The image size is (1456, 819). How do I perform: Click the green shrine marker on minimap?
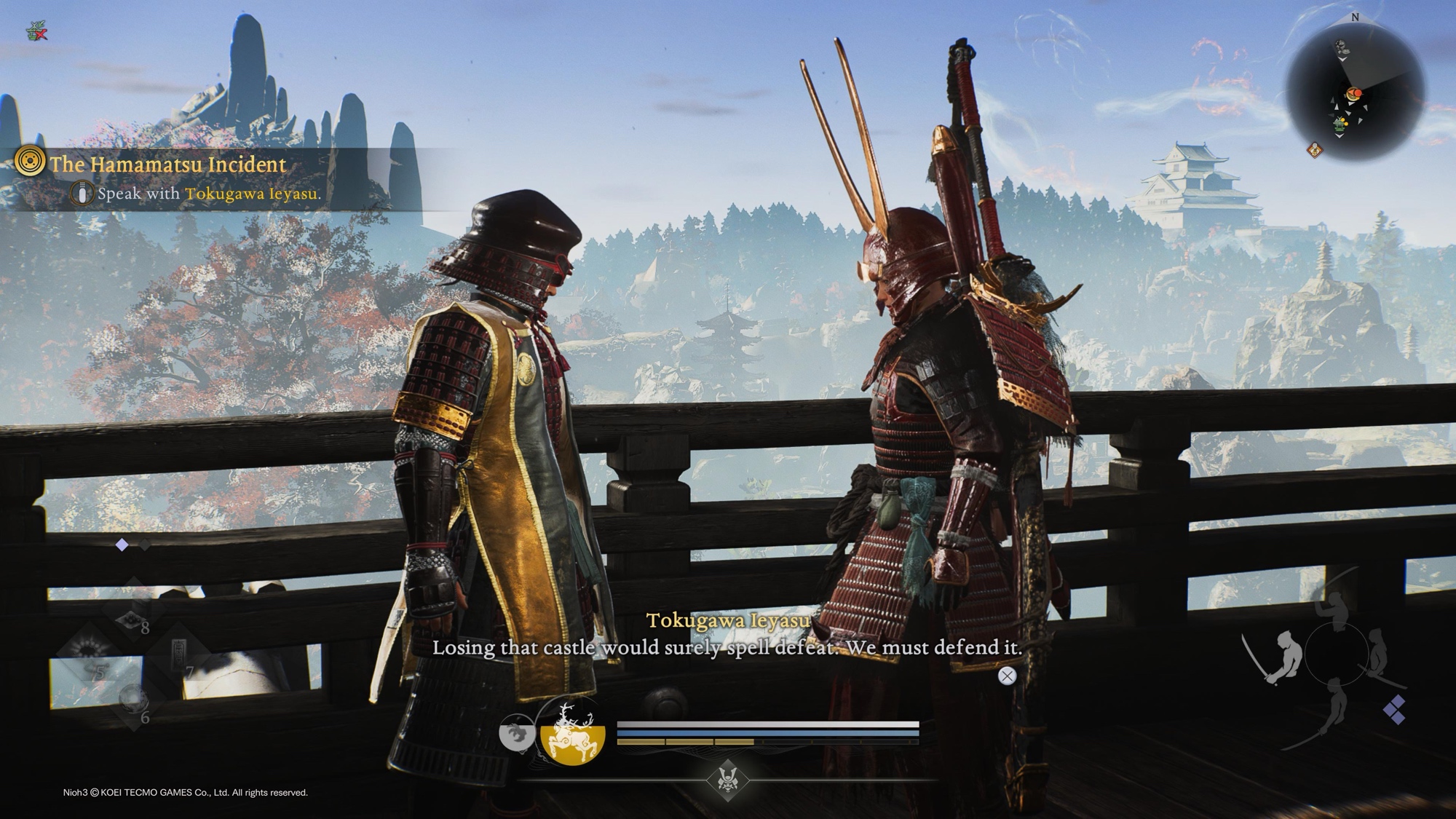[1339, 125]
